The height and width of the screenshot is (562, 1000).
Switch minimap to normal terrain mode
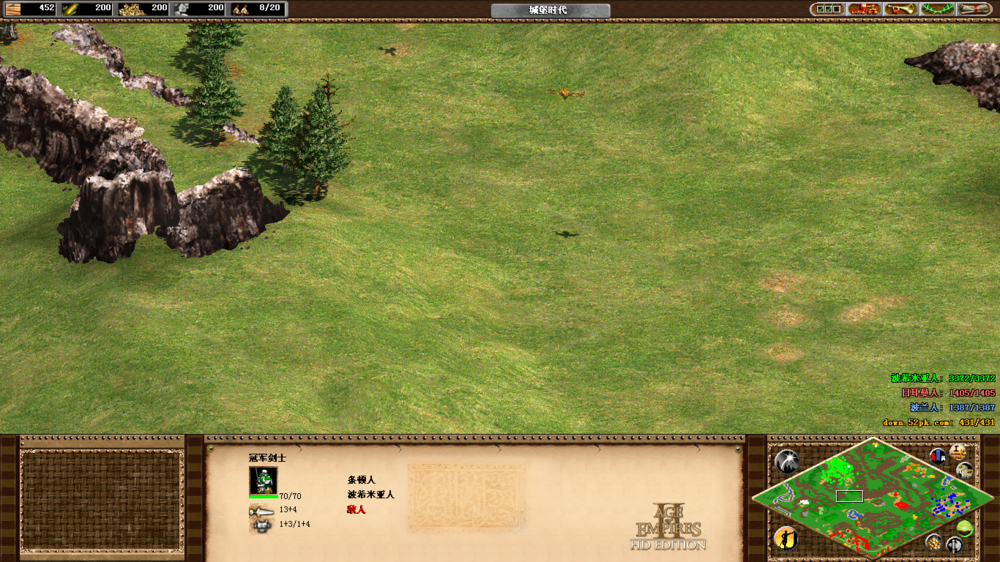coord(965,529)
